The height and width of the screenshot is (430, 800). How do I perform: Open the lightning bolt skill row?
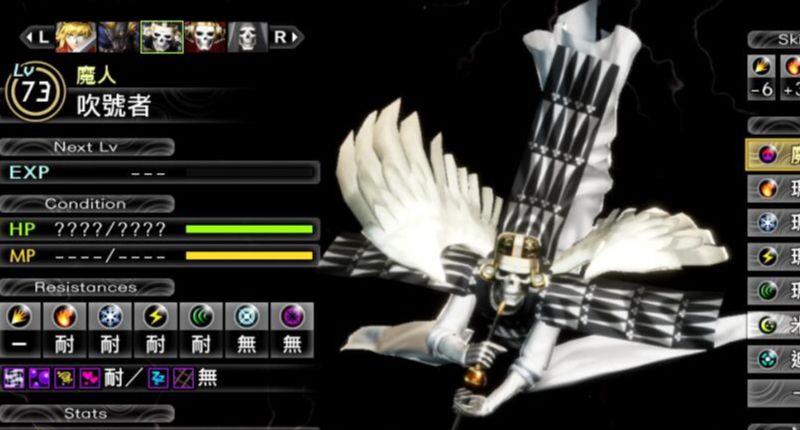point(773,257)
